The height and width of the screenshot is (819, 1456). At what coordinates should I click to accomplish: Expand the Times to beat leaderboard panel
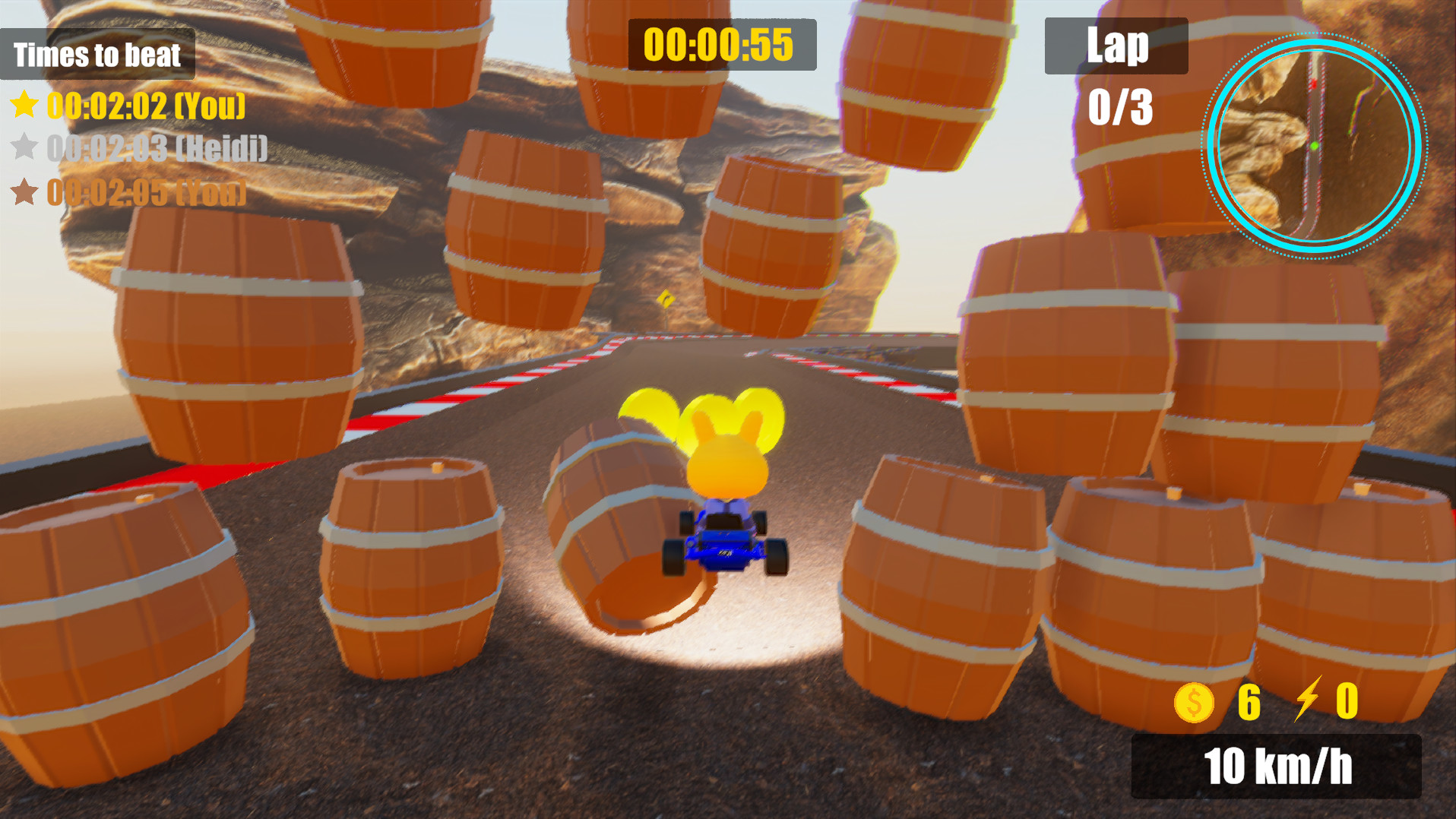coord(97,54)
